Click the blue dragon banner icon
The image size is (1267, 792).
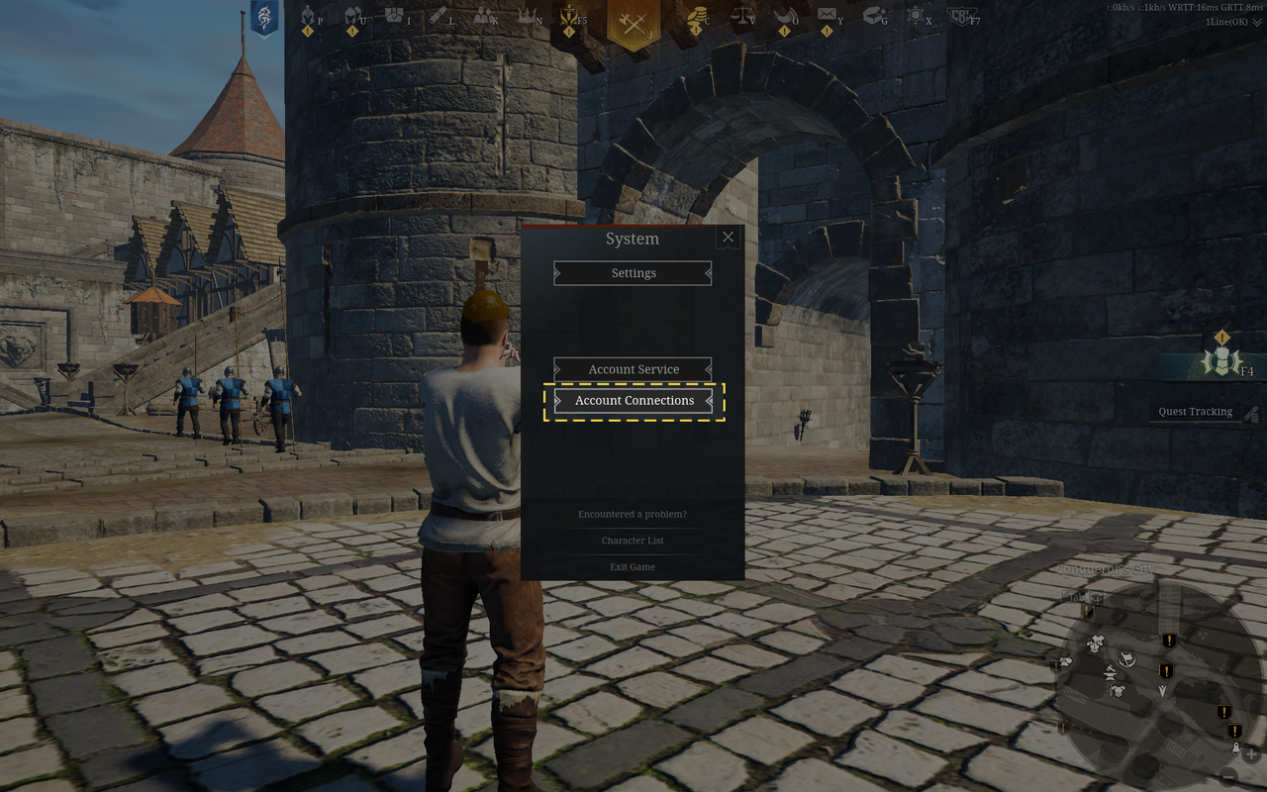click(264, 18)
